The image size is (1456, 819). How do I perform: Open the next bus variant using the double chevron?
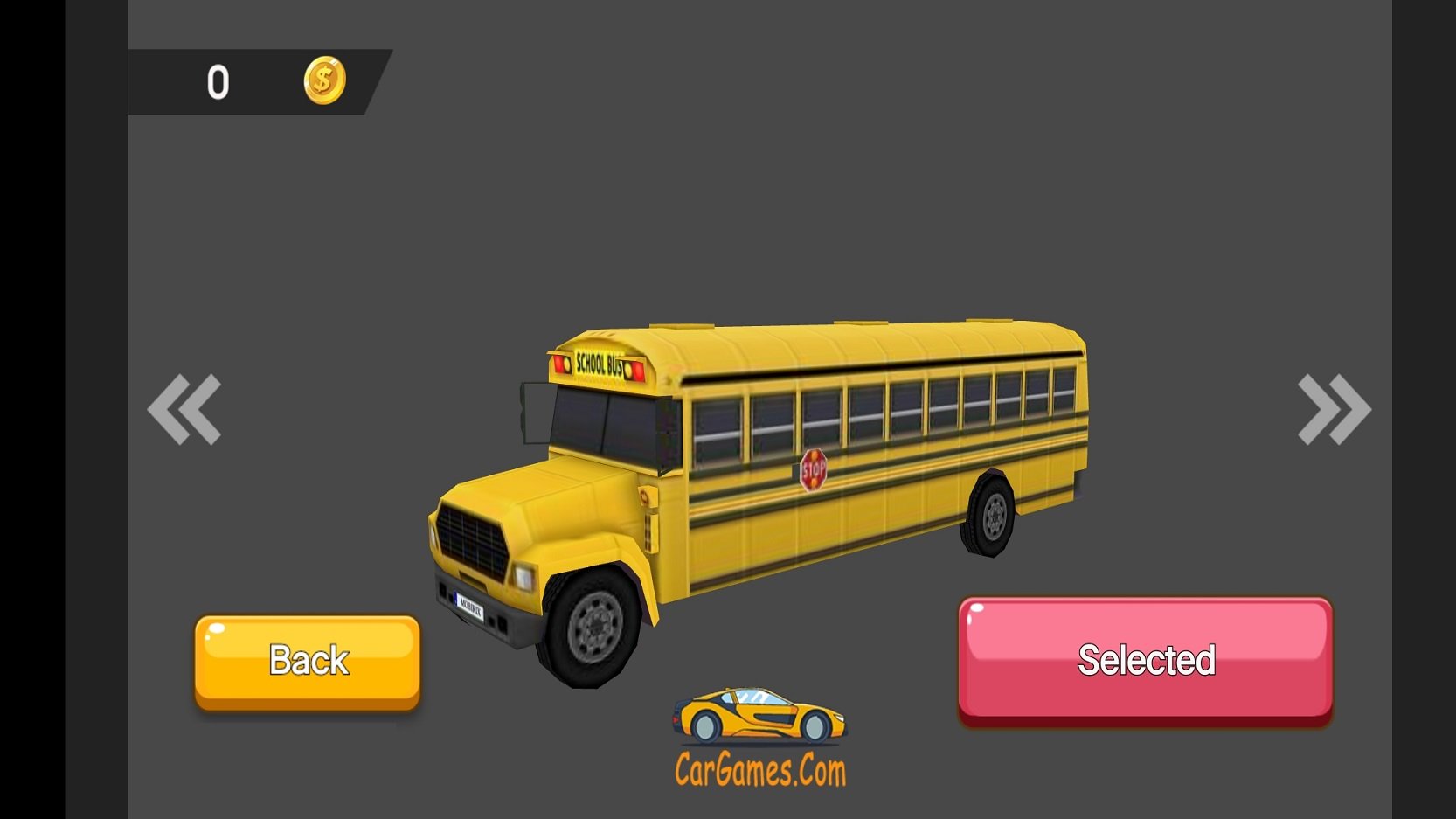click(1332, 407)
